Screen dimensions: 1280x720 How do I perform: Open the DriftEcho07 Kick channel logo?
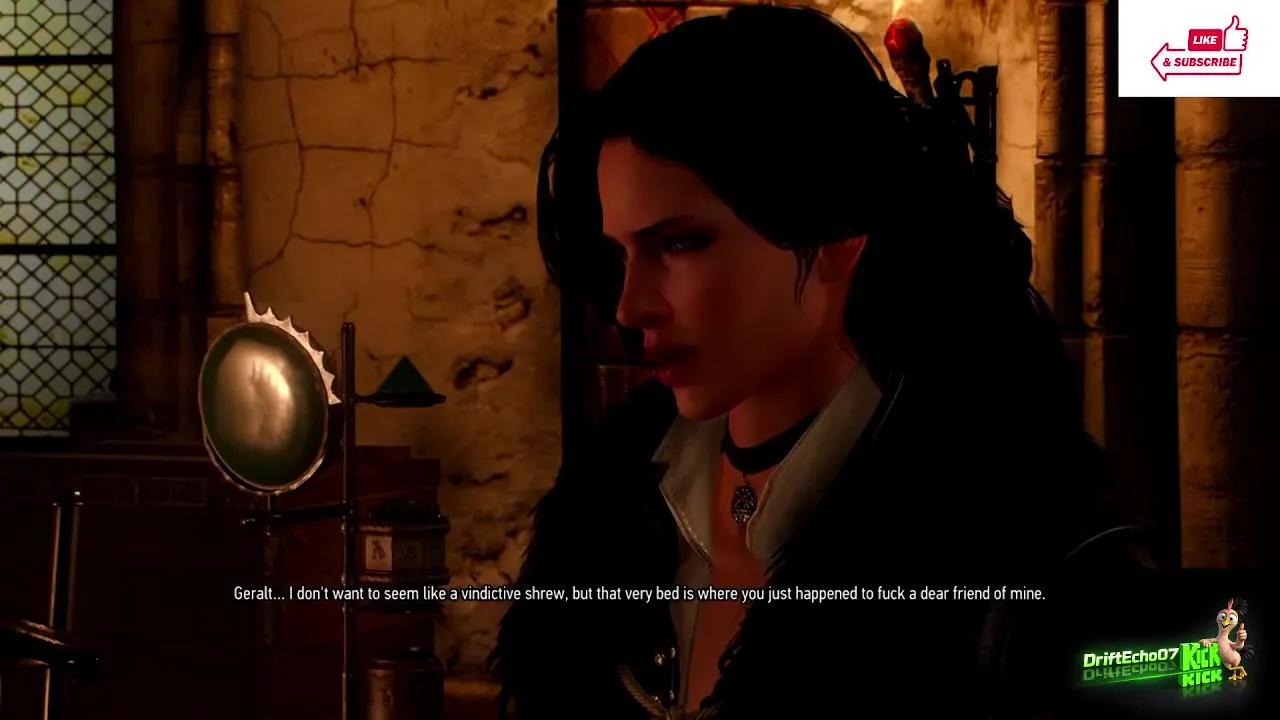point(1165,659)
